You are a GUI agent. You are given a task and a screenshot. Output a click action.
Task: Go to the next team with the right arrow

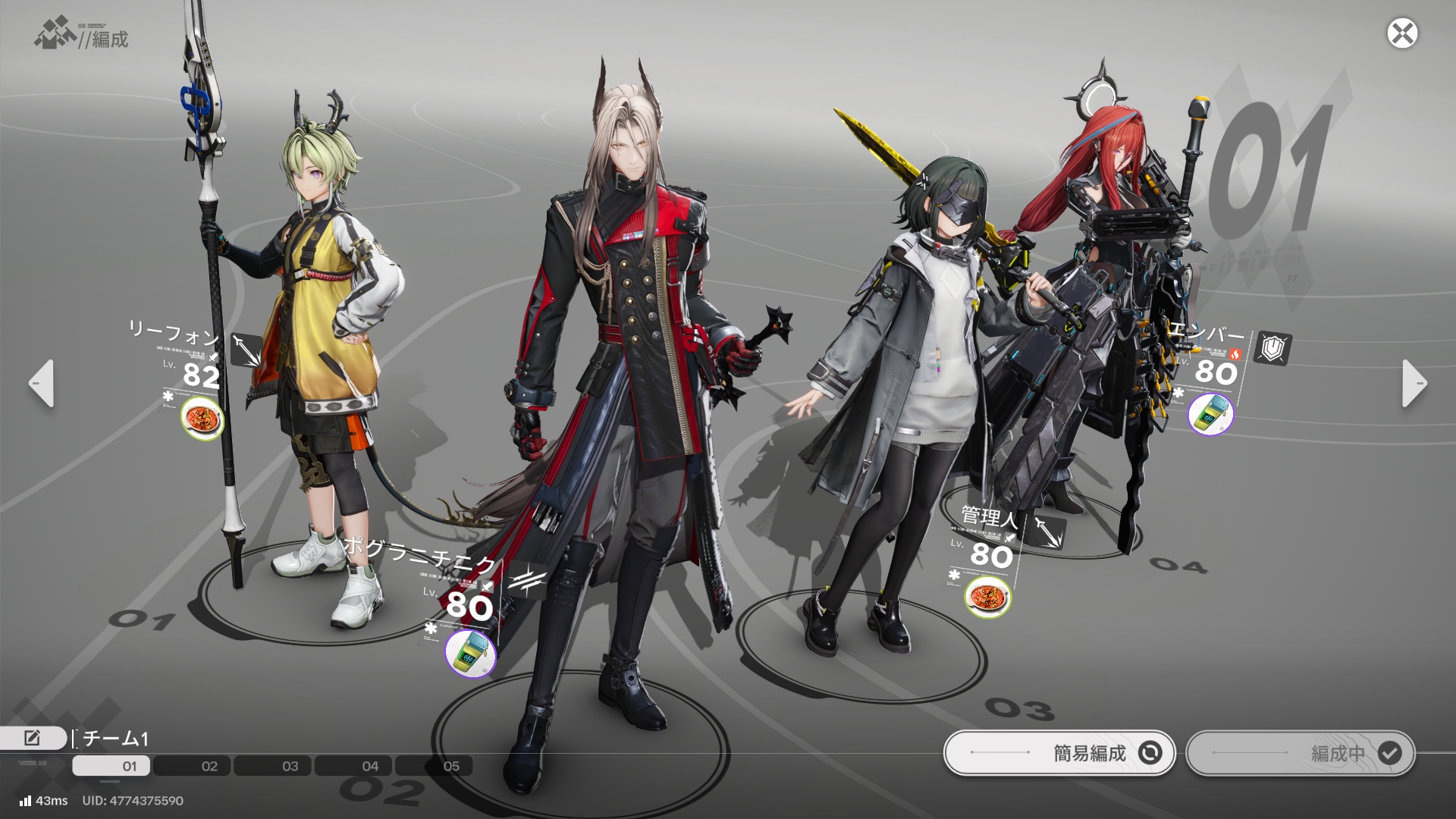[x=1414, y=384]
